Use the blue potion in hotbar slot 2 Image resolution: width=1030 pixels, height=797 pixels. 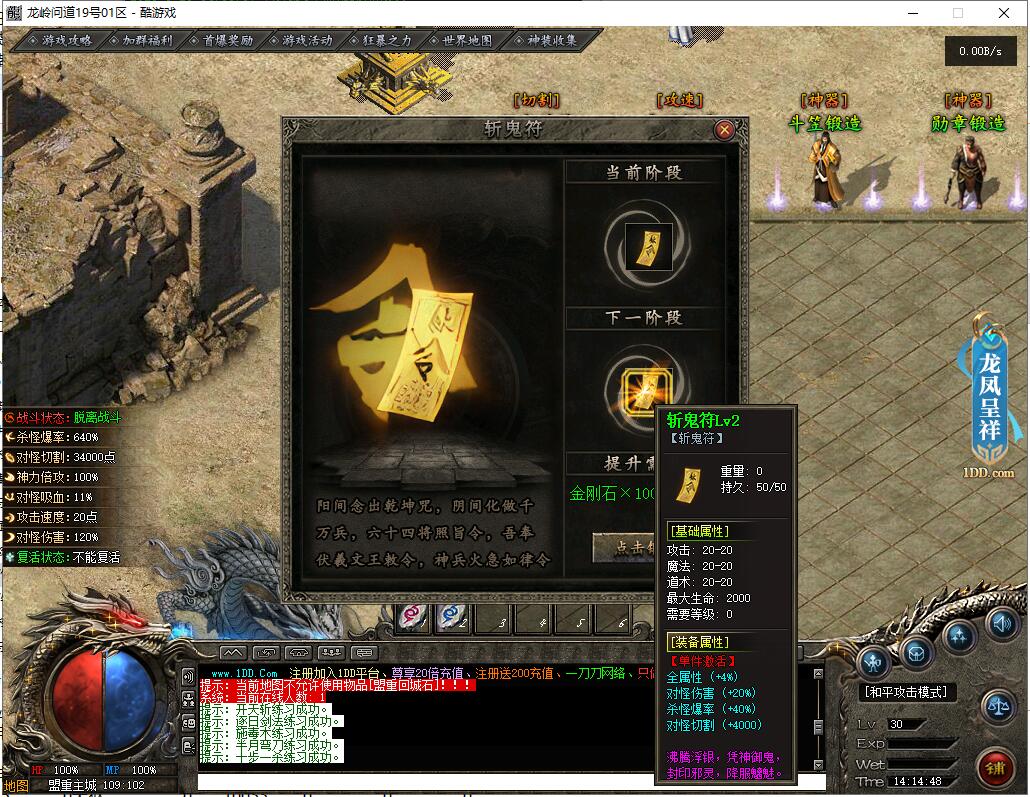click(450, 619)
